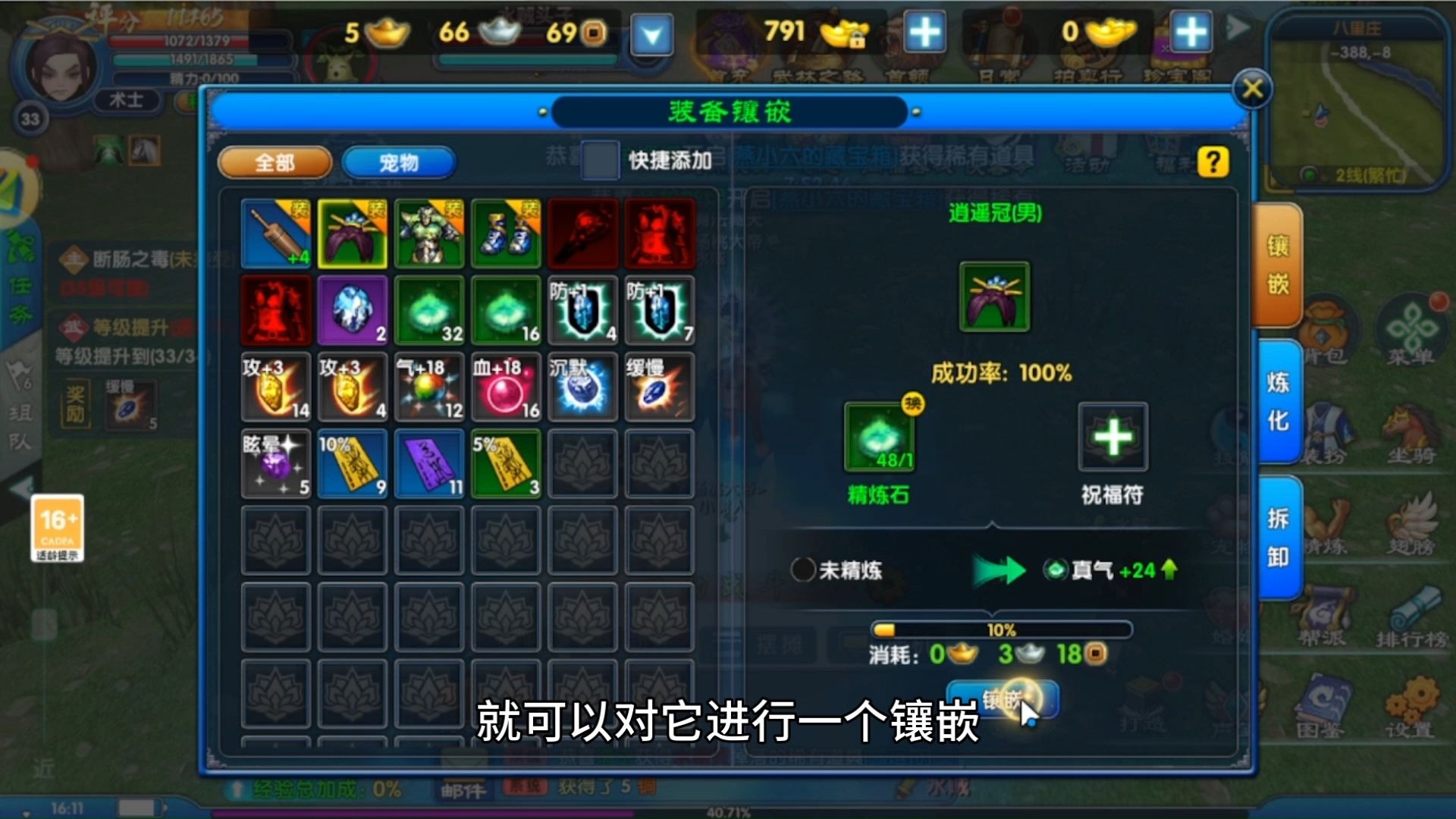Click the 10% refinement progress bar
The width and height of the screenshot is (1456, 819).
[x=1001, y=629]
